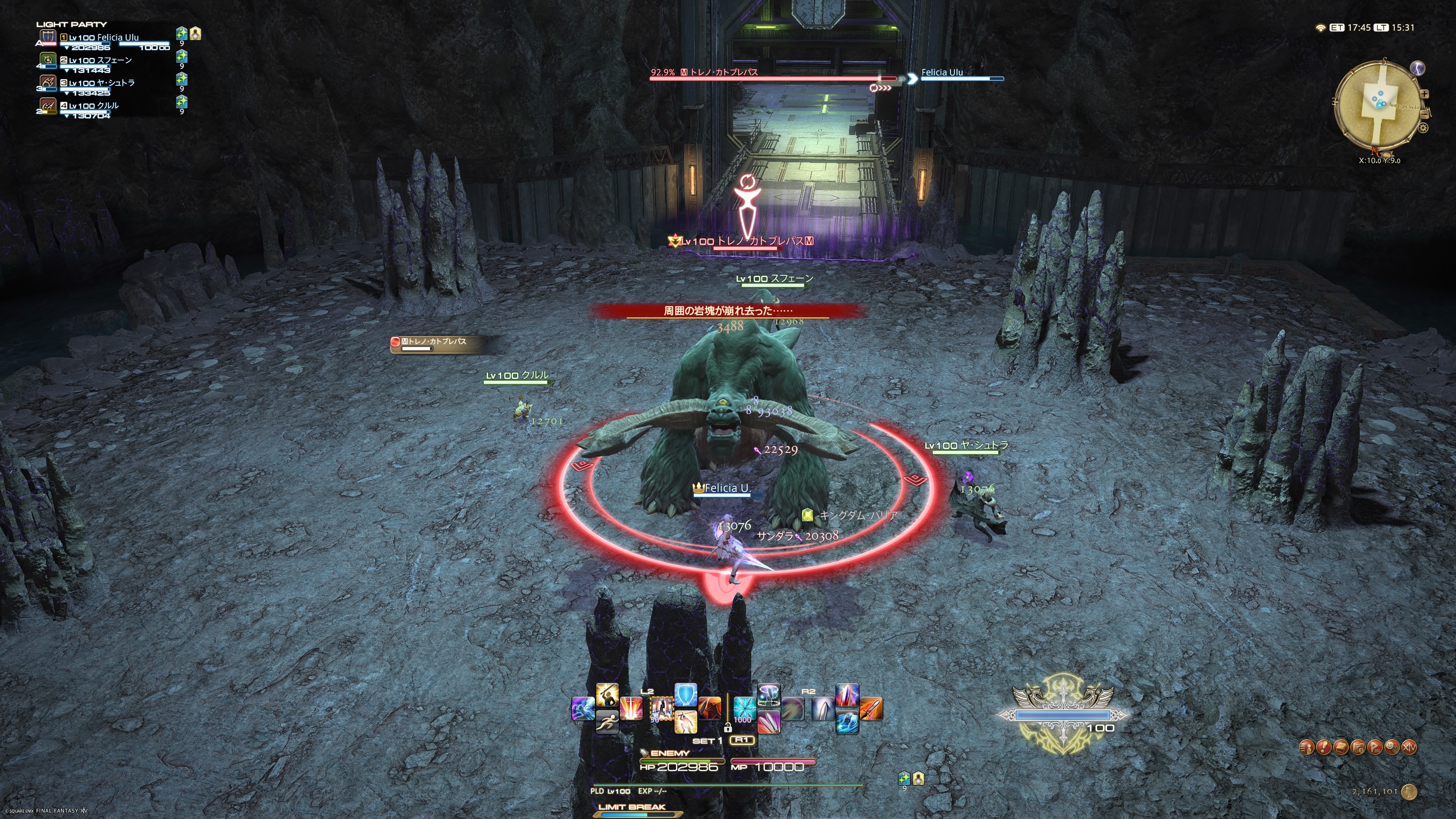The width and height of the screenshot is (1456, 819).
Task: Check the lightning weather icon by minimap
Action: (x=1418, y=68)
